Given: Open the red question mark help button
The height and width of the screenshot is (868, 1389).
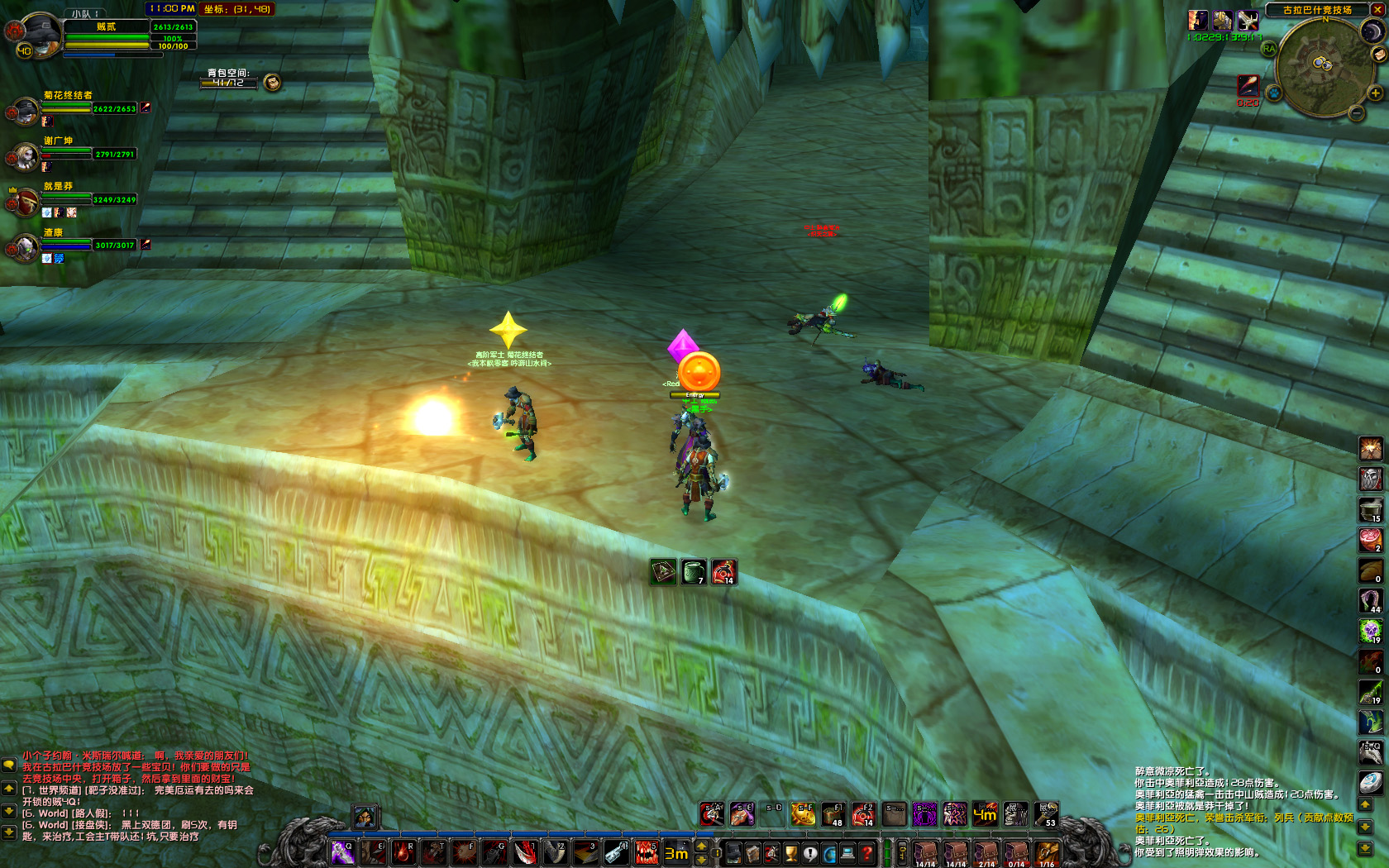Looking at the screenshot, I should click(867, 853).
